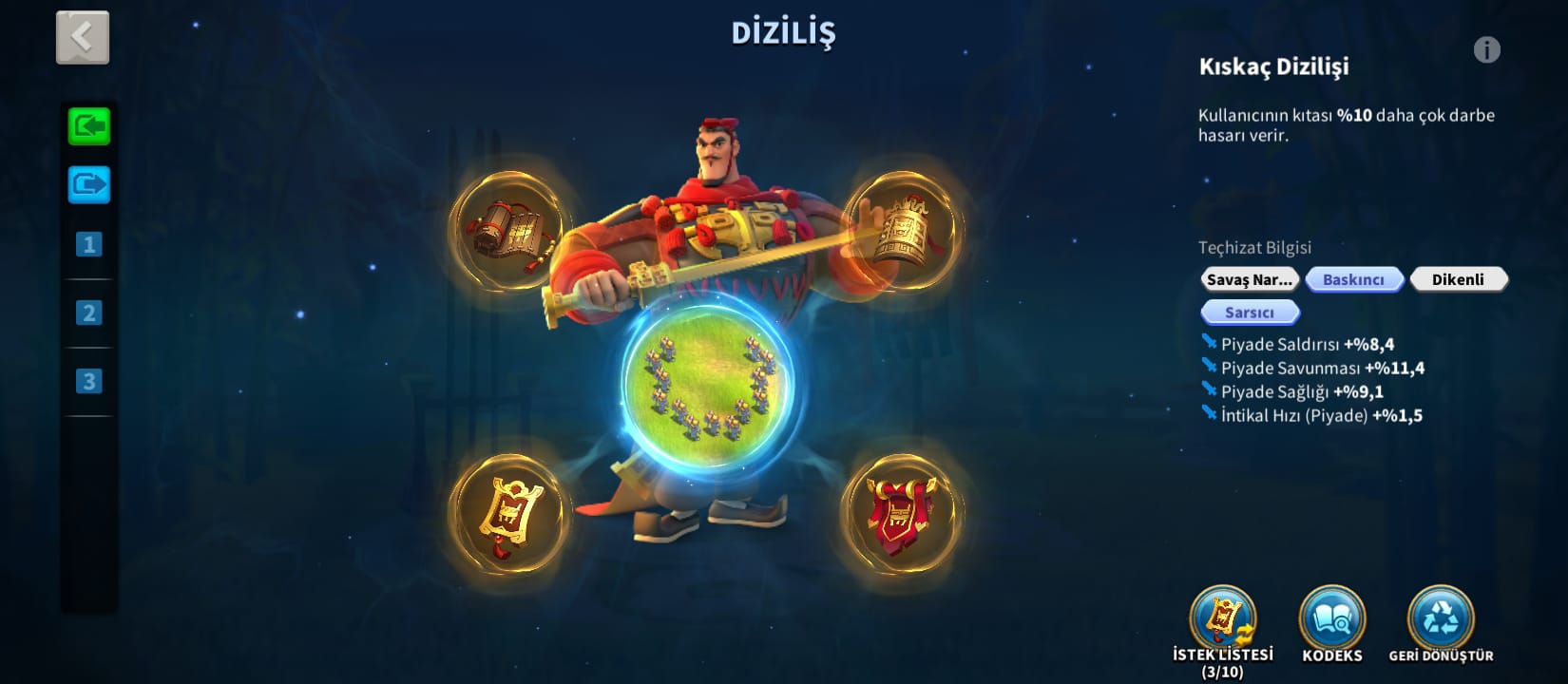The image size is (1568, 684).
Task: Switch to formation preset 2
Action: point(89,313)
